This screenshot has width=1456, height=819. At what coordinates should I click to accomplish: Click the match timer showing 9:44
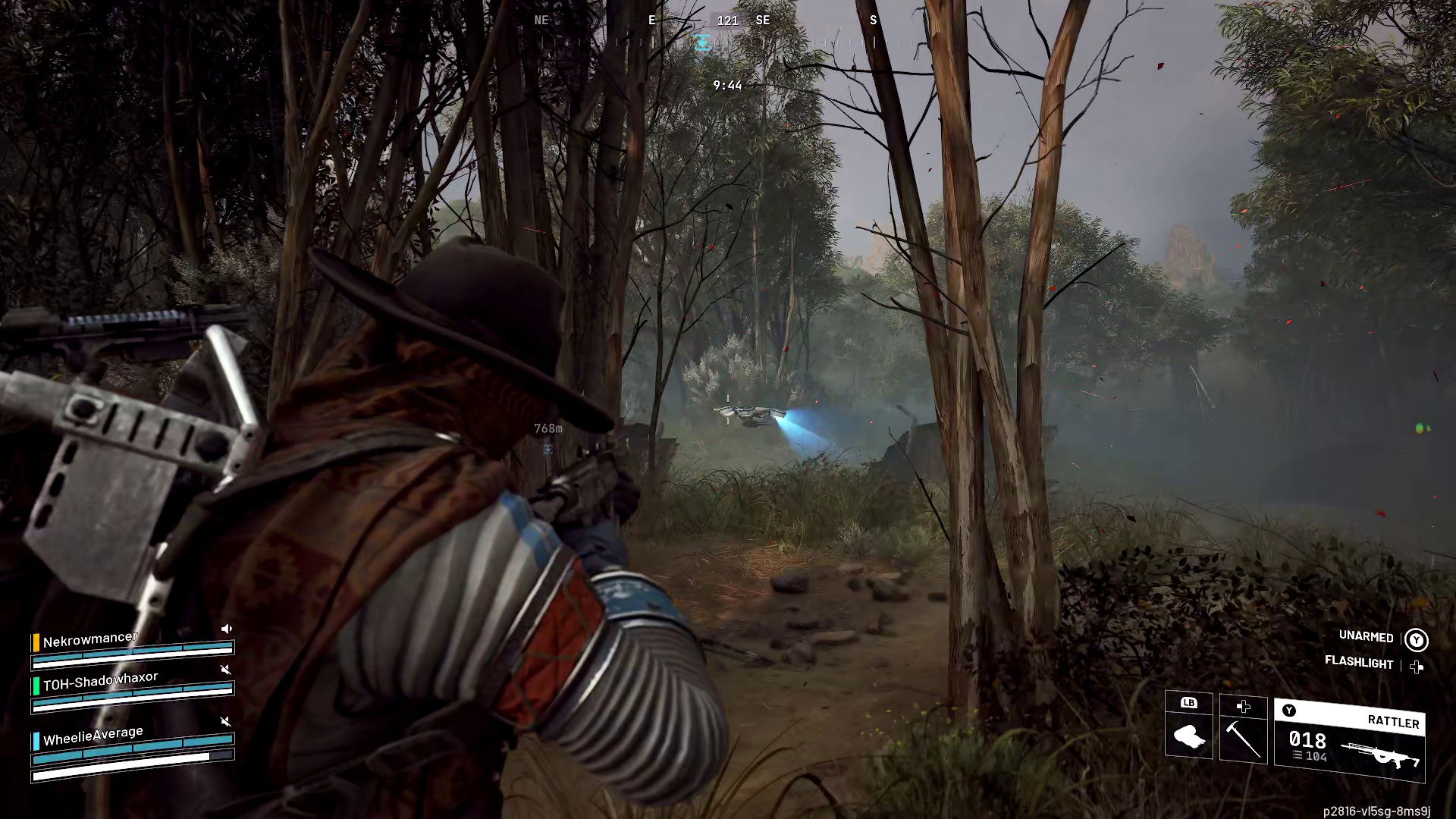pyautogui.click(x=726, y=85)
